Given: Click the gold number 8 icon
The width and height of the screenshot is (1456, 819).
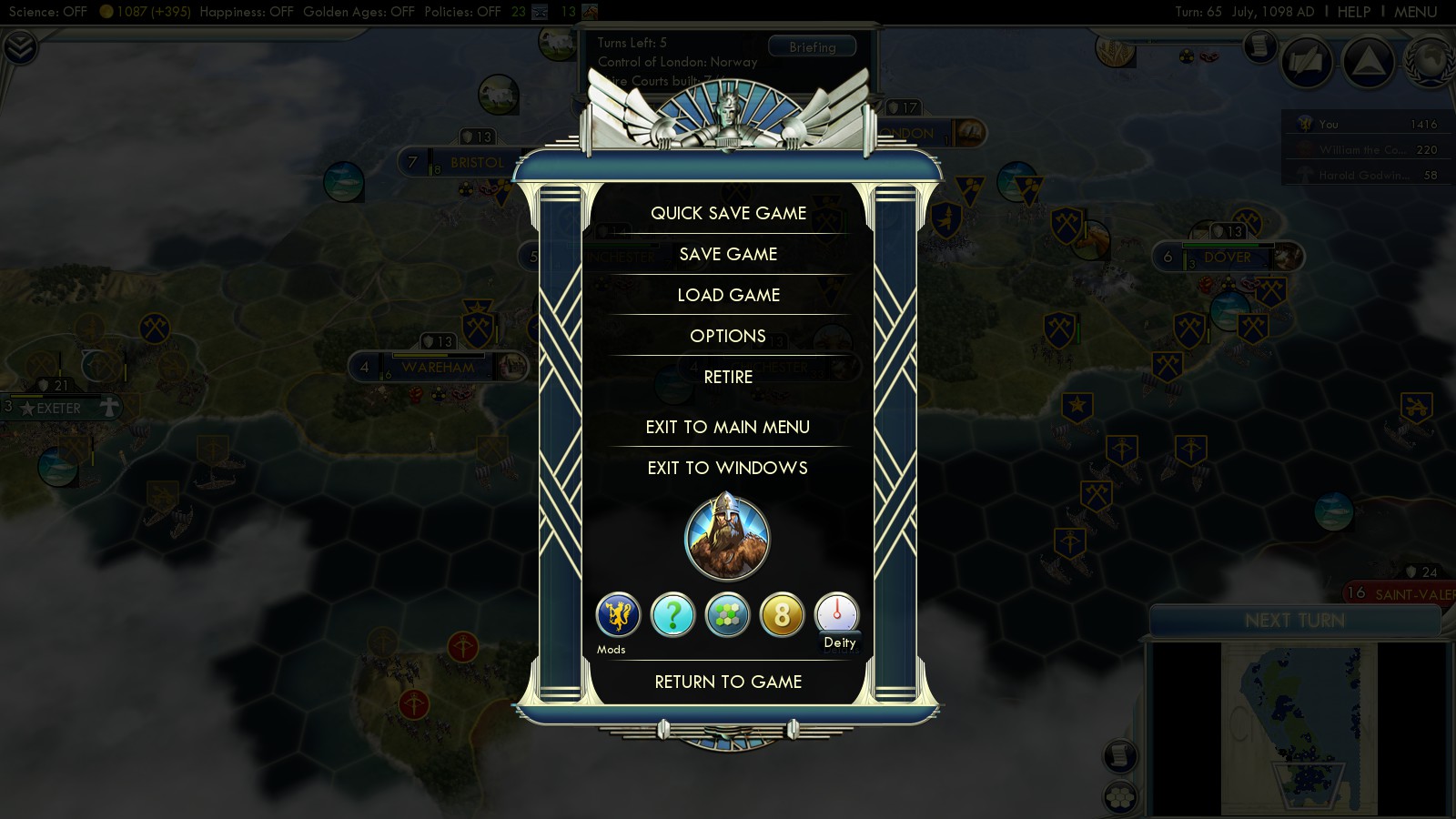Looking at the screenshot, I should click(x=782, y=615).
